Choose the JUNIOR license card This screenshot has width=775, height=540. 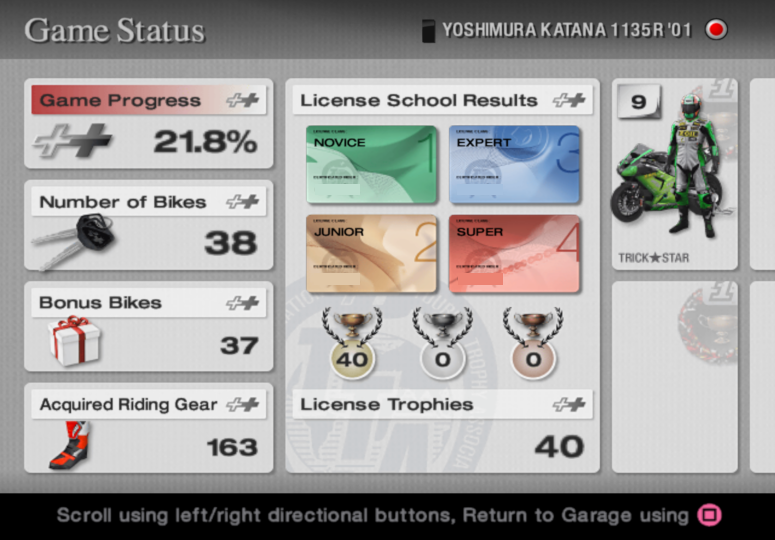click(x=372, y=254)
